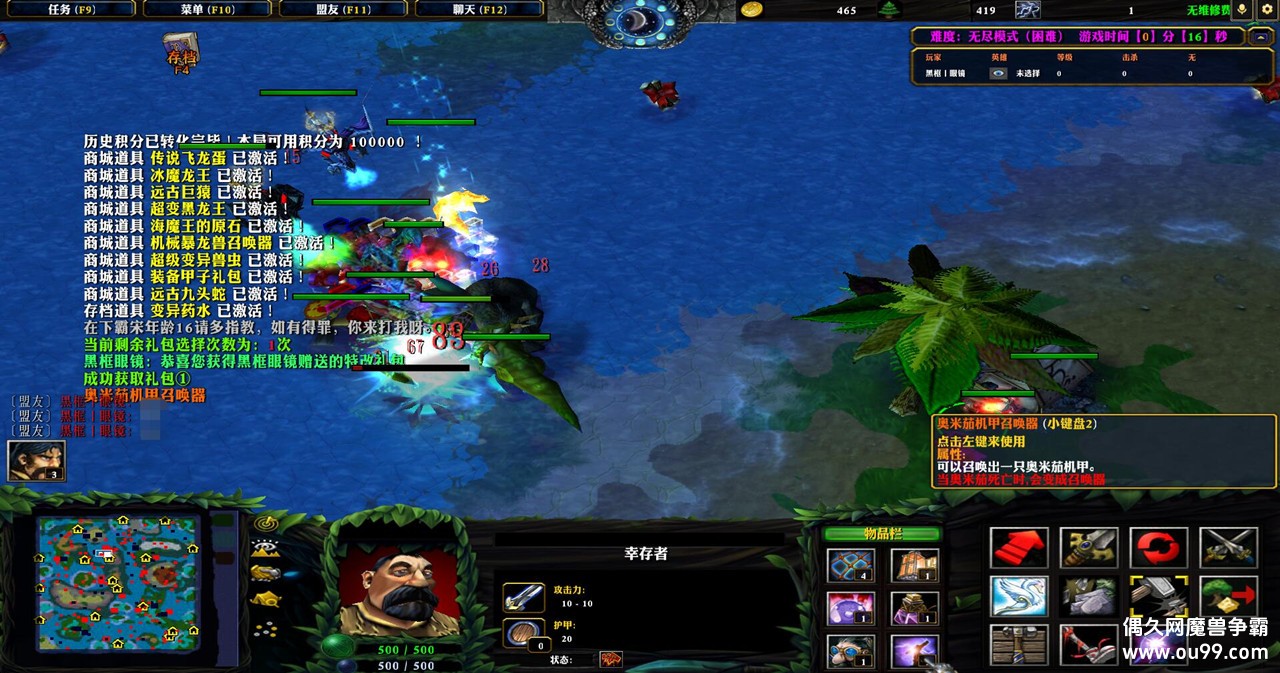1280x673 pixels.
Task: Click the red circular arrows command
Action: [x=1159, y=548]
